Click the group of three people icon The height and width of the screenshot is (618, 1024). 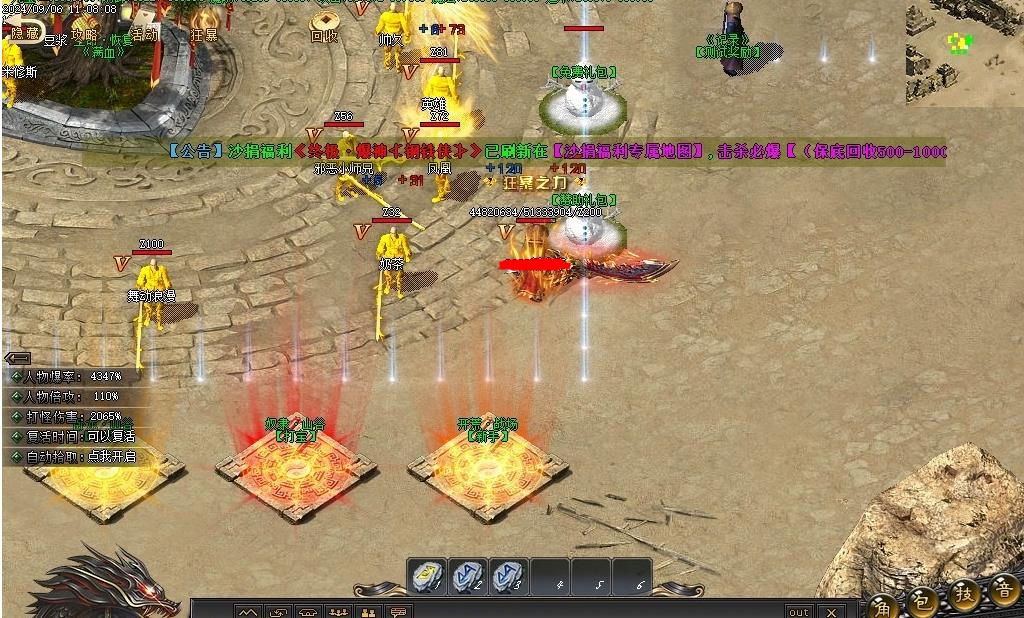(338, 611)
